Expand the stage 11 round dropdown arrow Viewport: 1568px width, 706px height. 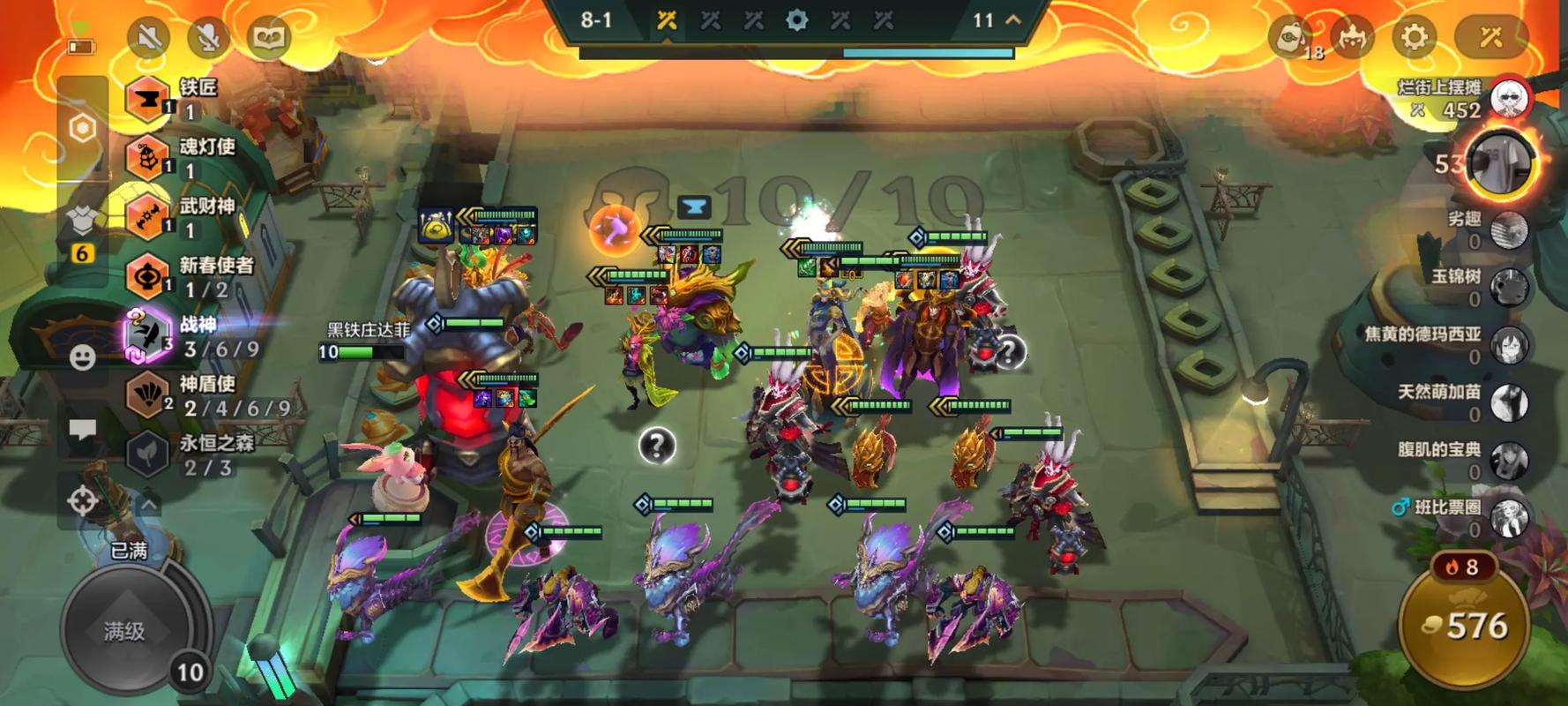[1013, 19]
